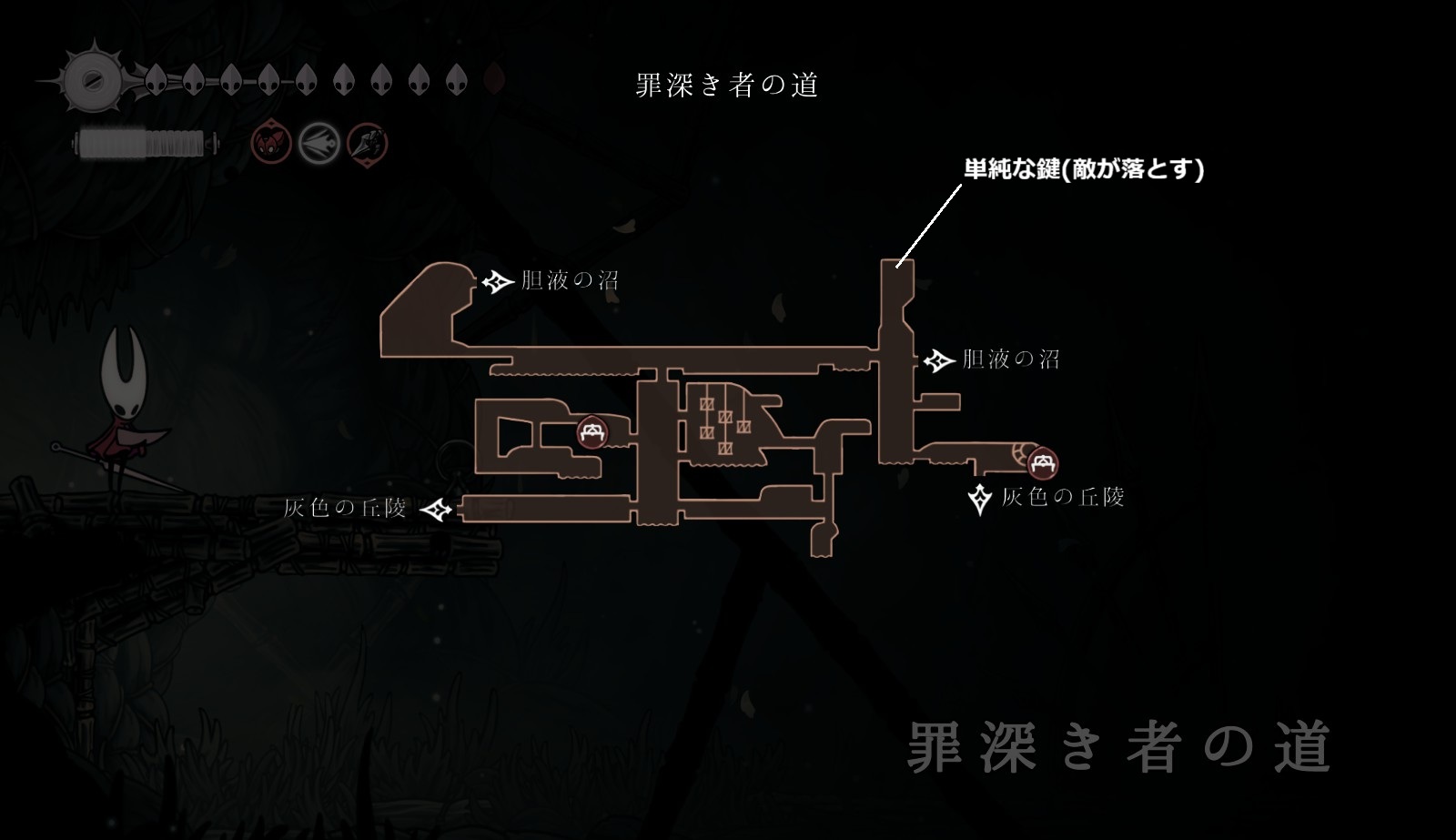Select the crate-filled room on the map
This screenshot has width=1456, height=840.
[x=725, y=420]
